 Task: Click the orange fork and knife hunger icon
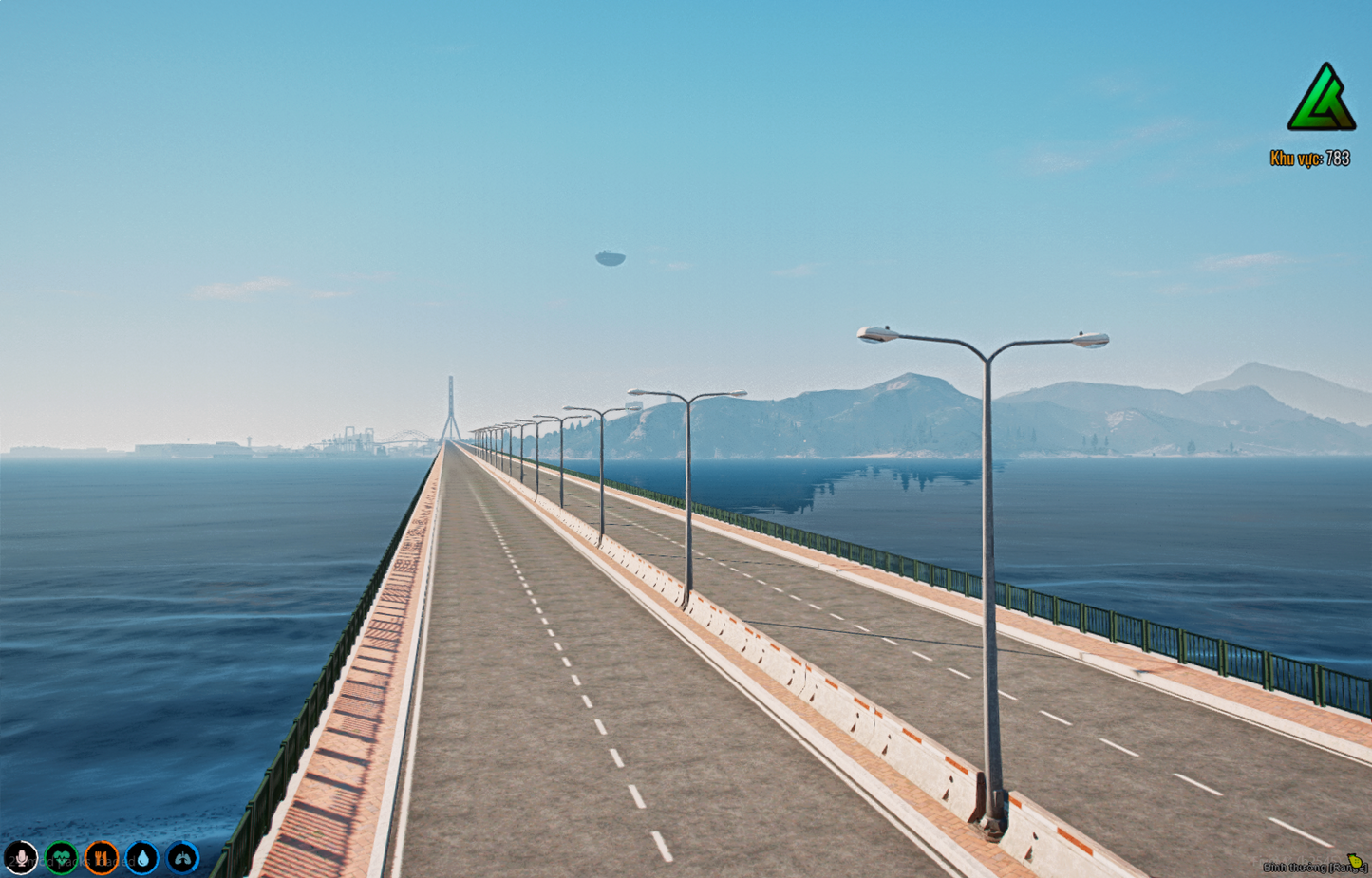pyautogui.click(x=103, y=857)
